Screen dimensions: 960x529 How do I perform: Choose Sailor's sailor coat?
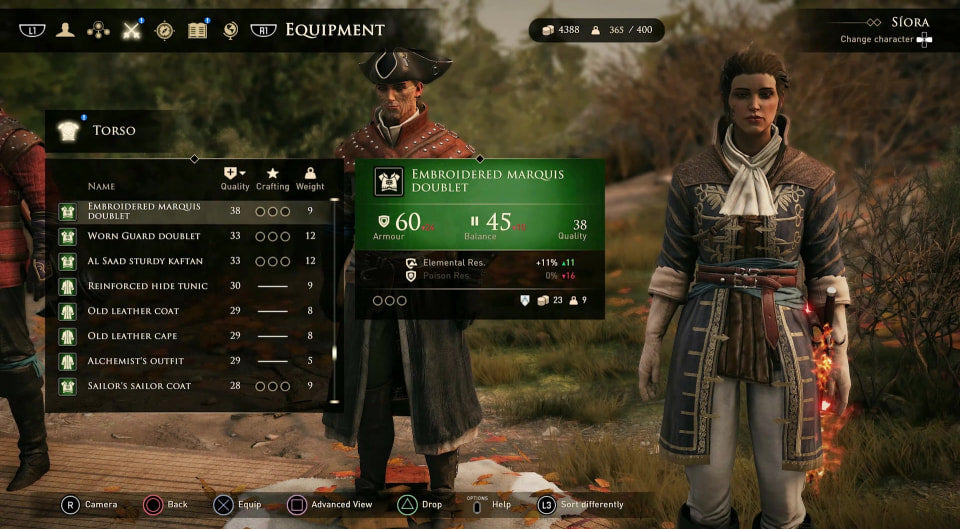click(x=190, y=386)
